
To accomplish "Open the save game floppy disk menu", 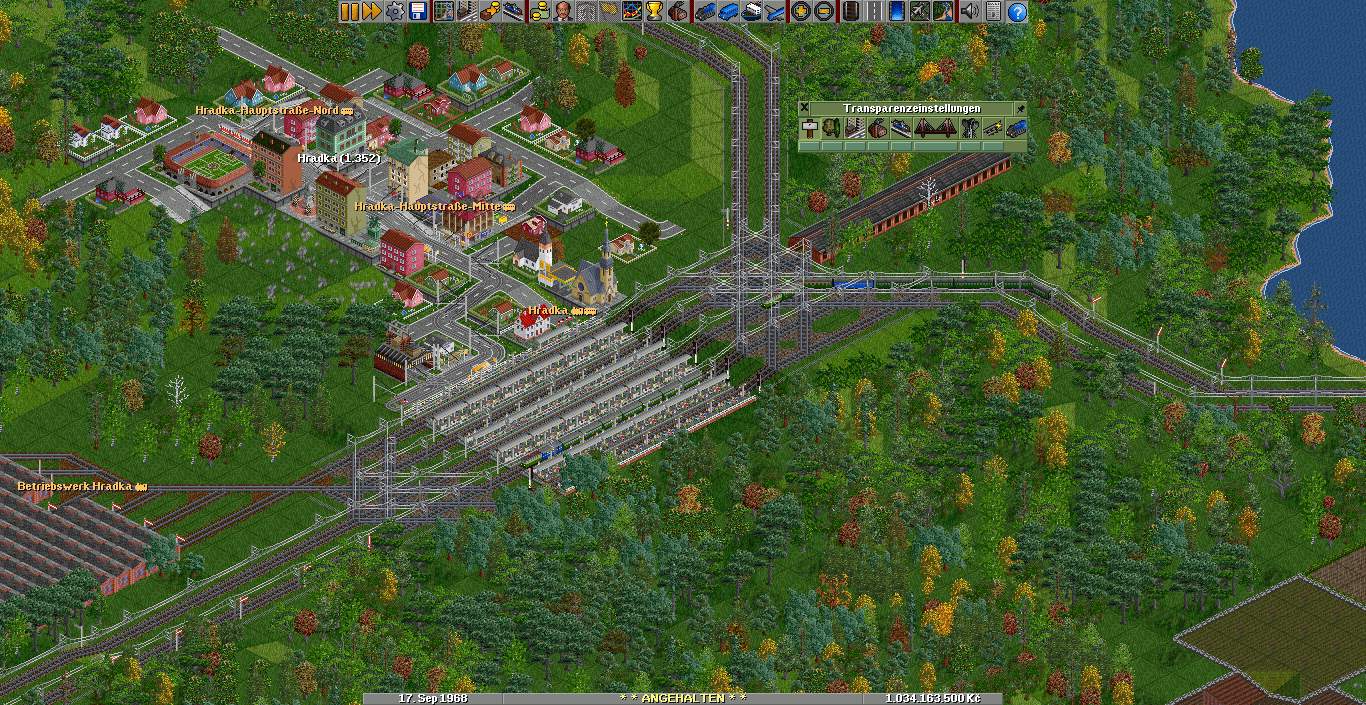I will (x=417, y=11).
